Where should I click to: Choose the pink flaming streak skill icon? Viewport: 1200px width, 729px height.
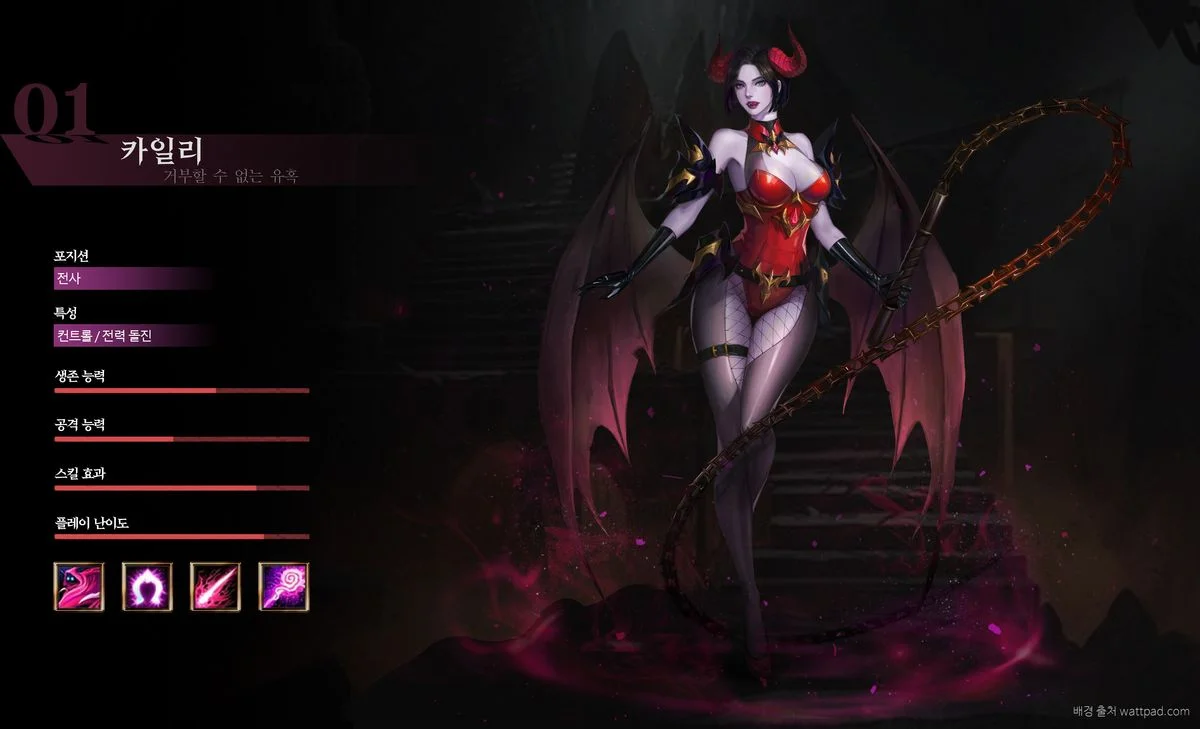coord(215,587)
